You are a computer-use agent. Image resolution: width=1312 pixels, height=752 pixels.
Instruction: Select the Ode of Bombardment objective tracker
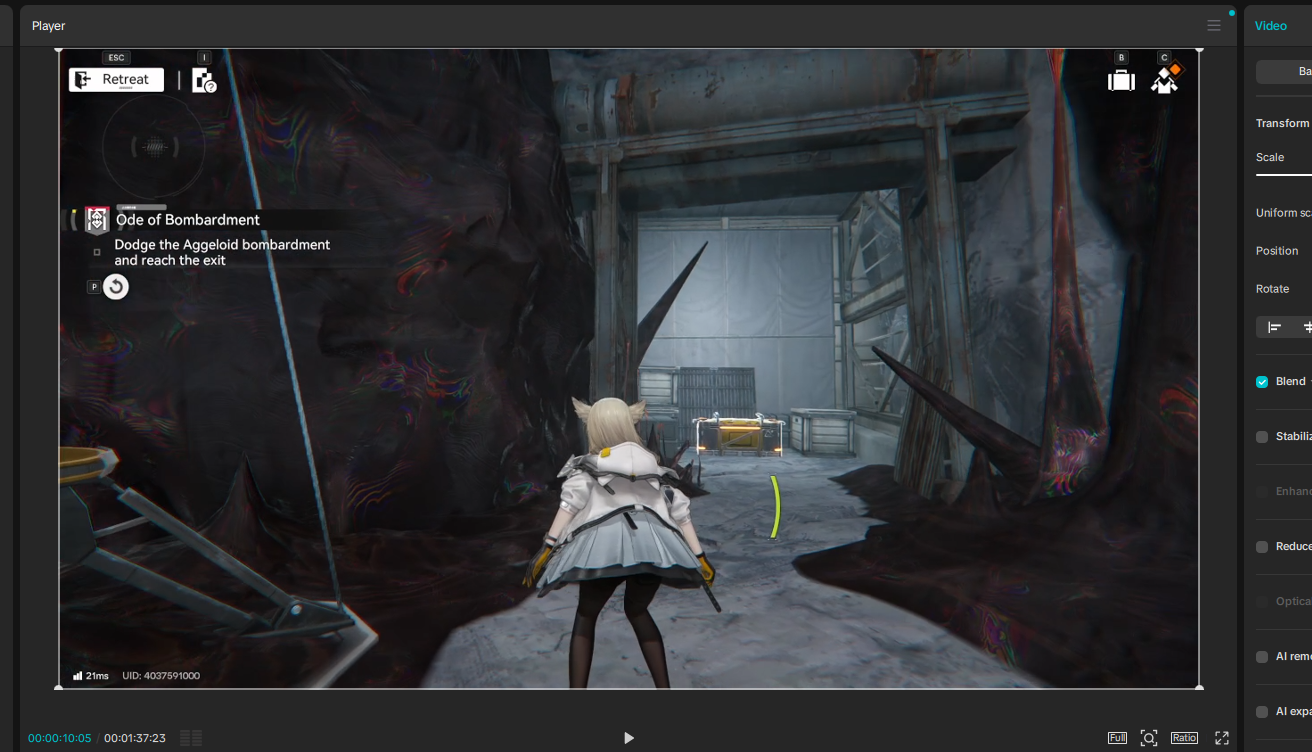[187, 220]
